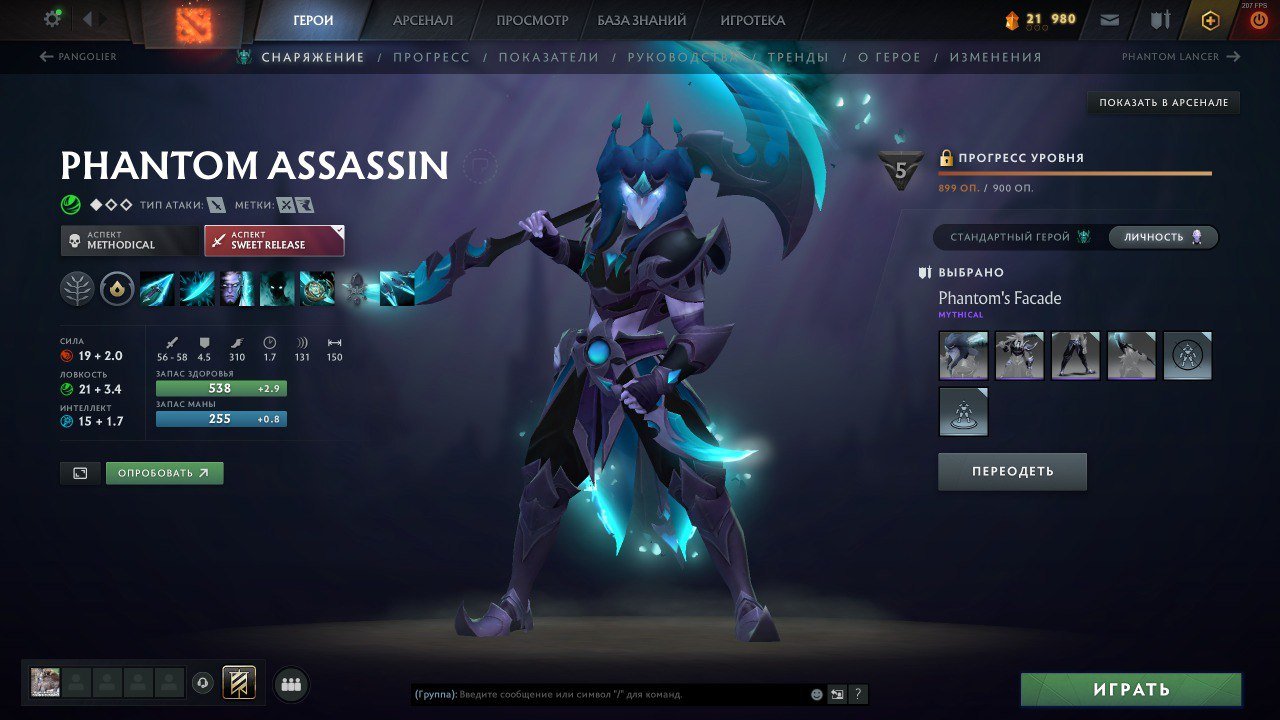
Task: Click the power button icon top right
Action: click(1257, 18)
